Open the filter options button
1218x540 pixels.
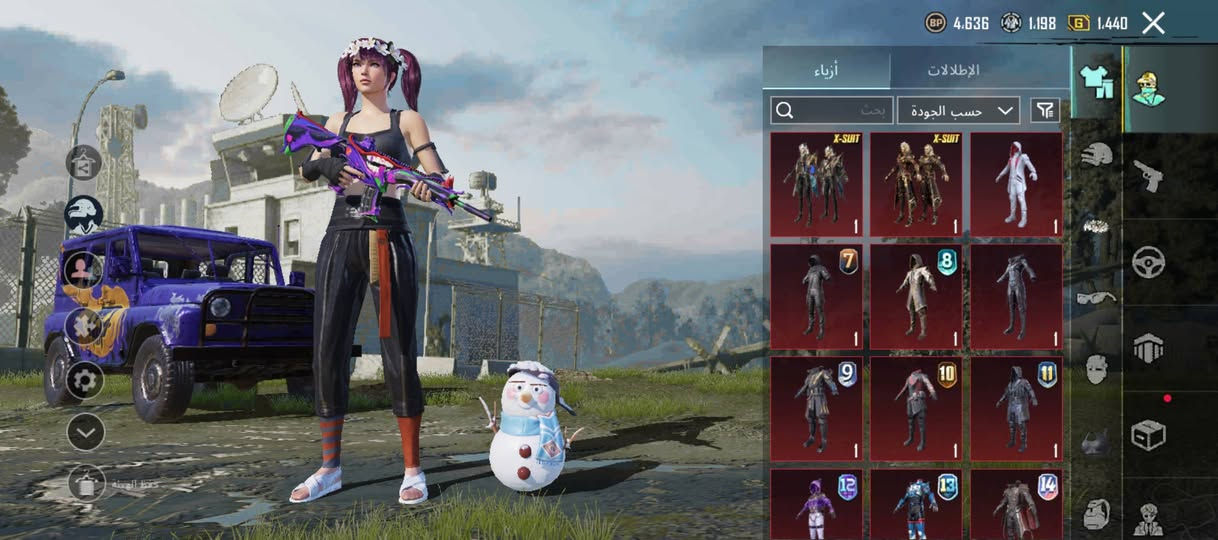1045,110
